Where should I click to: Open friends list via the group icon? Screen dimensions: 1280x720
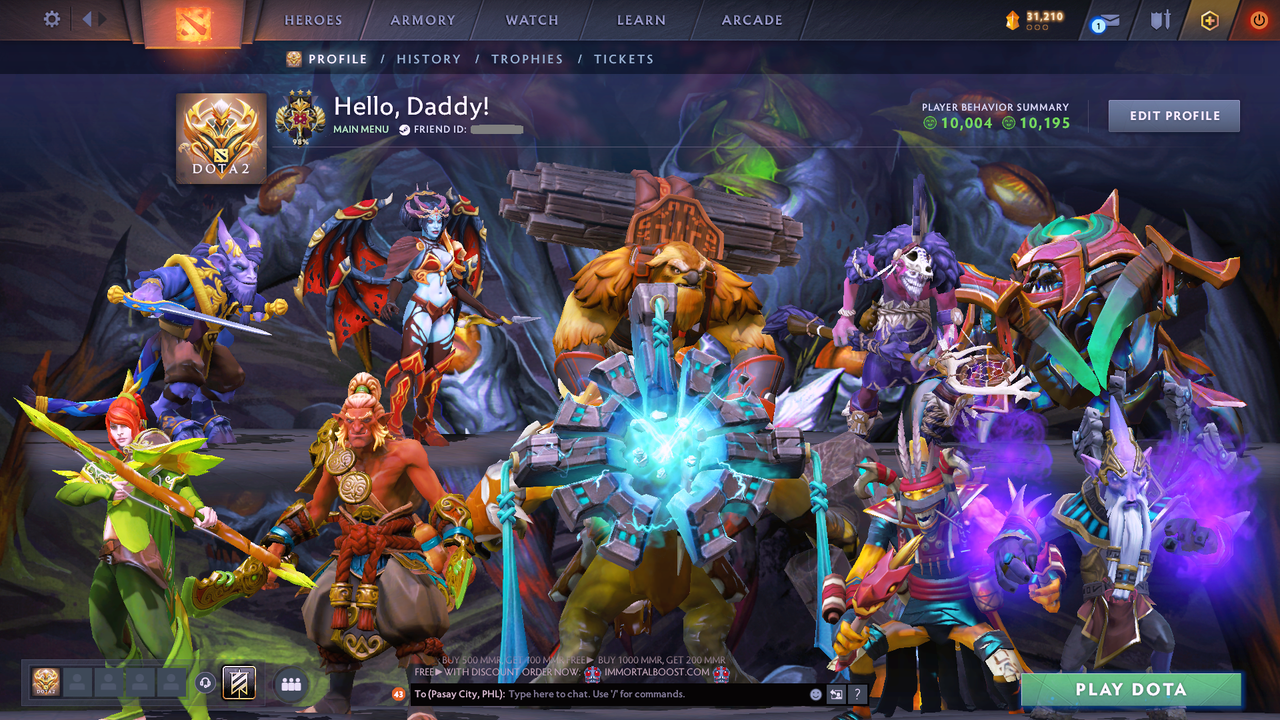[x=289, y=683]
